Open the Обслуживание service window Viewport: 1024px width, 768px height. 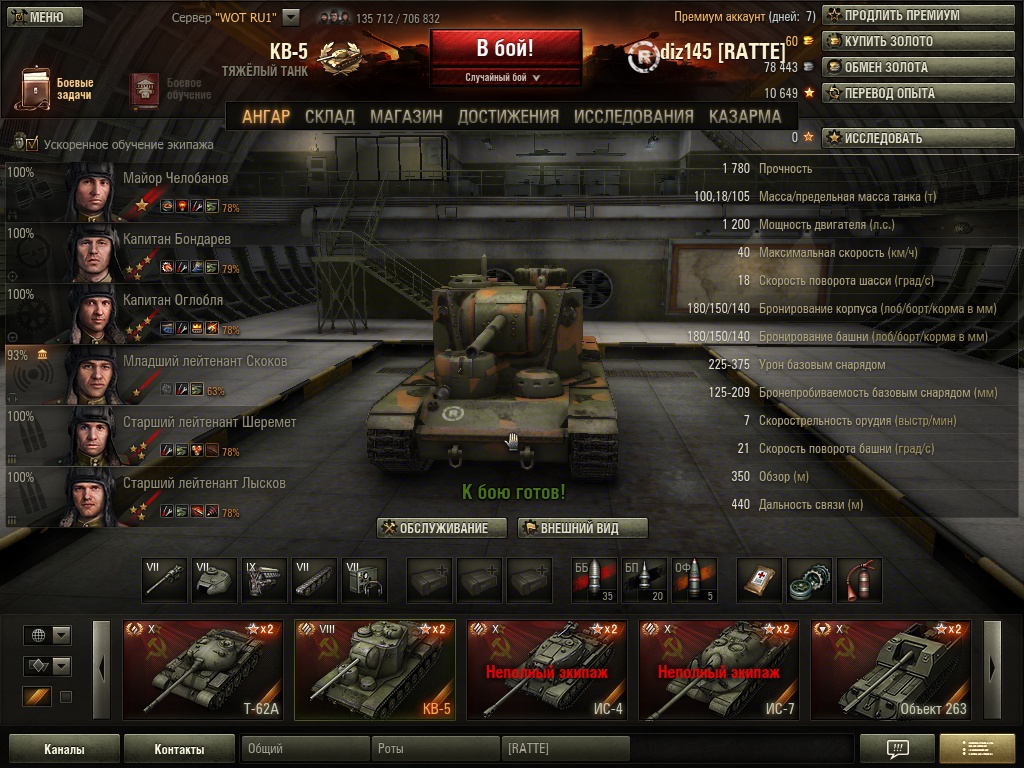tap(442, 528)
